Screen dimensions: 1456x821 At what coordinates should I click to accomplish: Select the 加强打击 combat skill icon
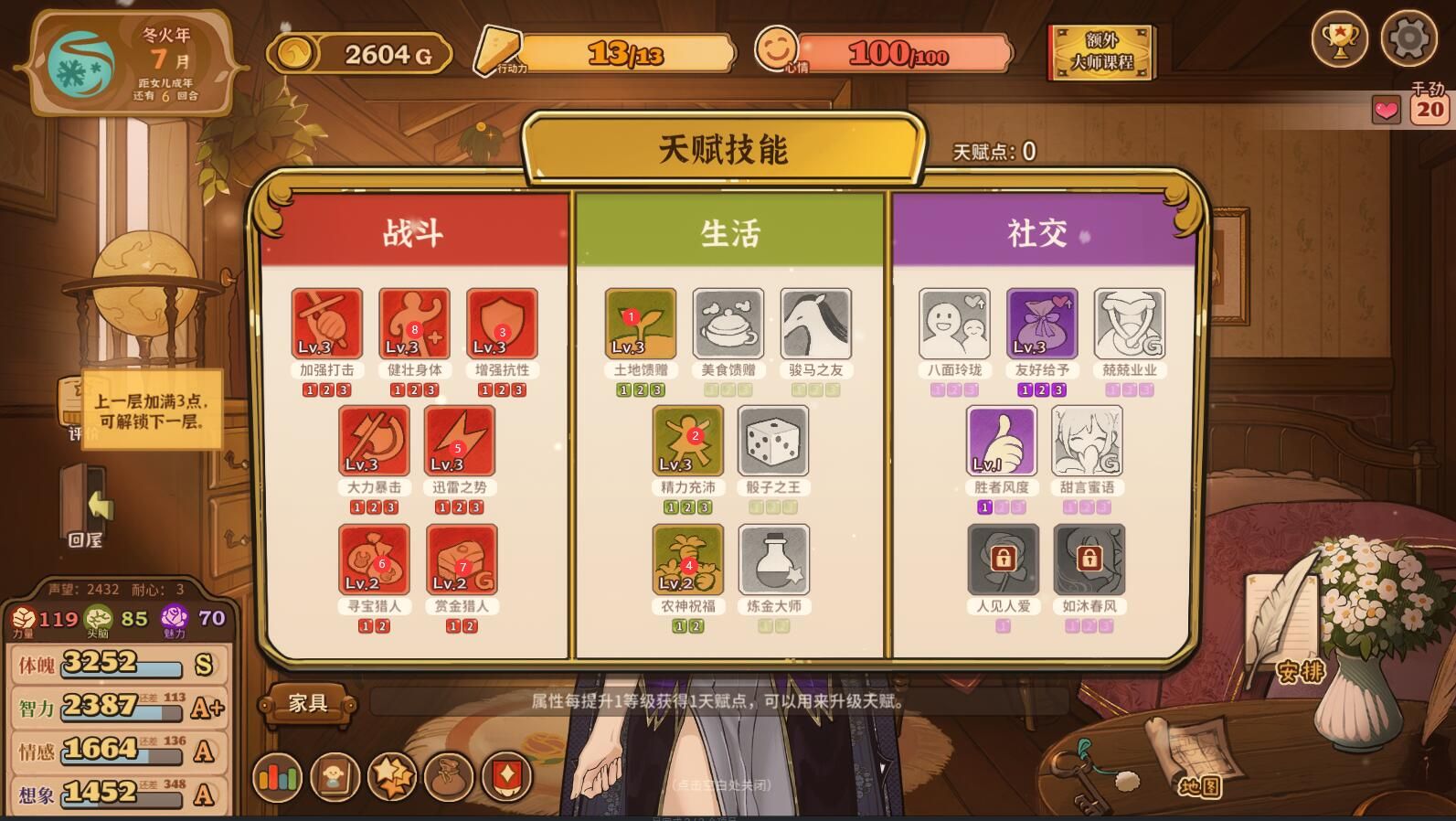tap(326, 323)
